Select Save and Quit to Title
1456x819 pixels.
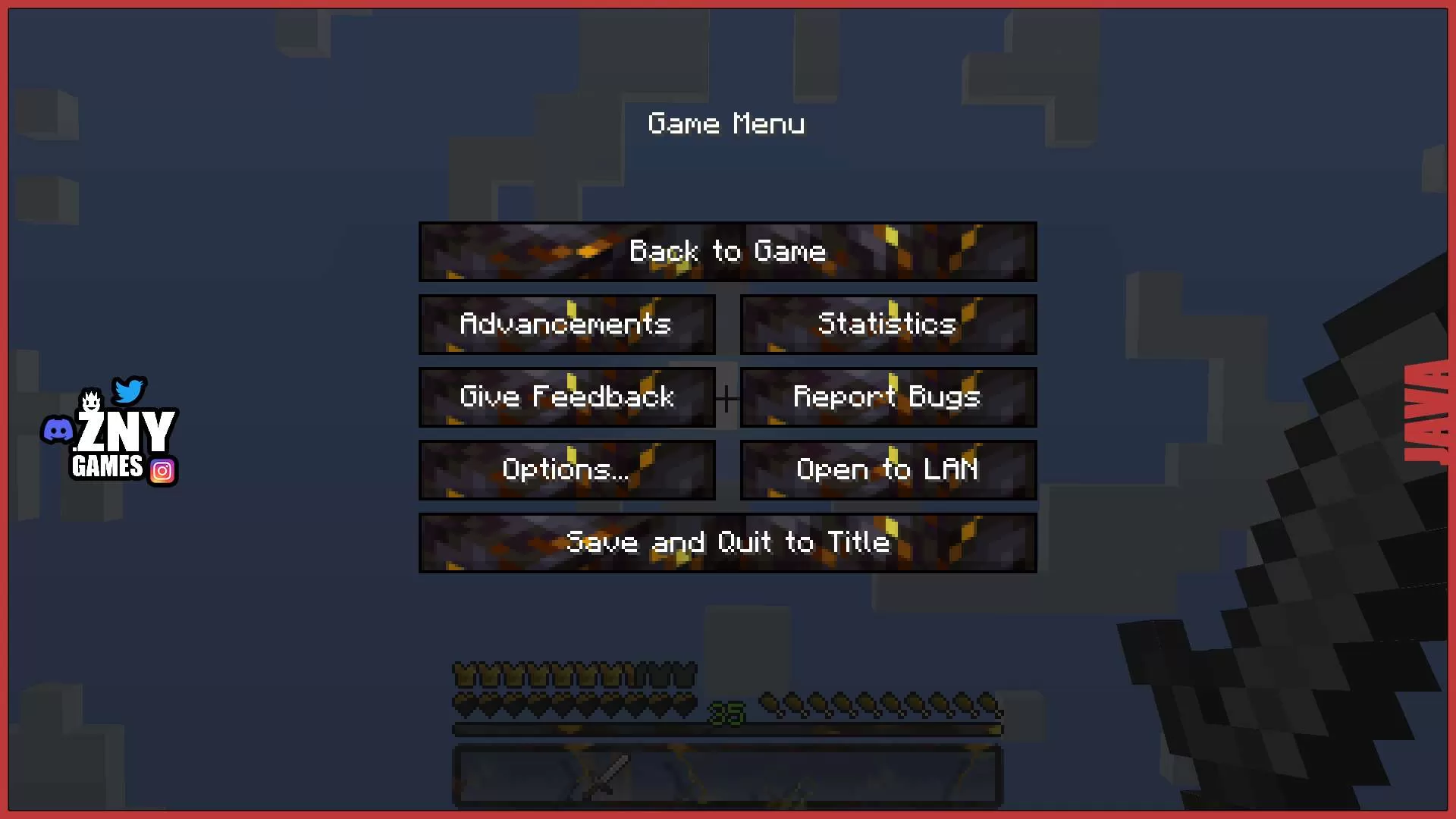(727, 542)
